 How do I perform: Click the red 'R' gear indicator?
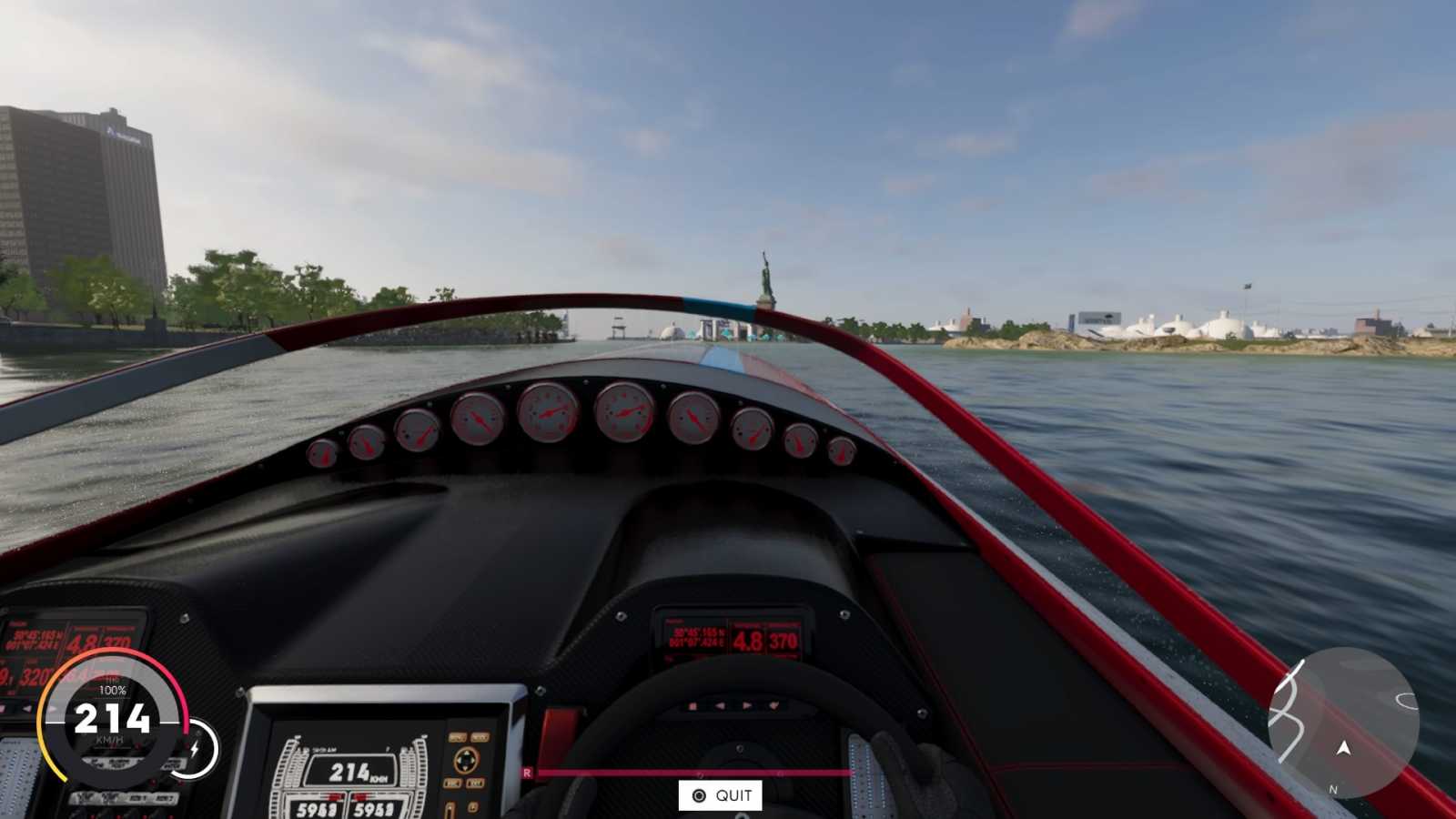[x=525, y=771]
